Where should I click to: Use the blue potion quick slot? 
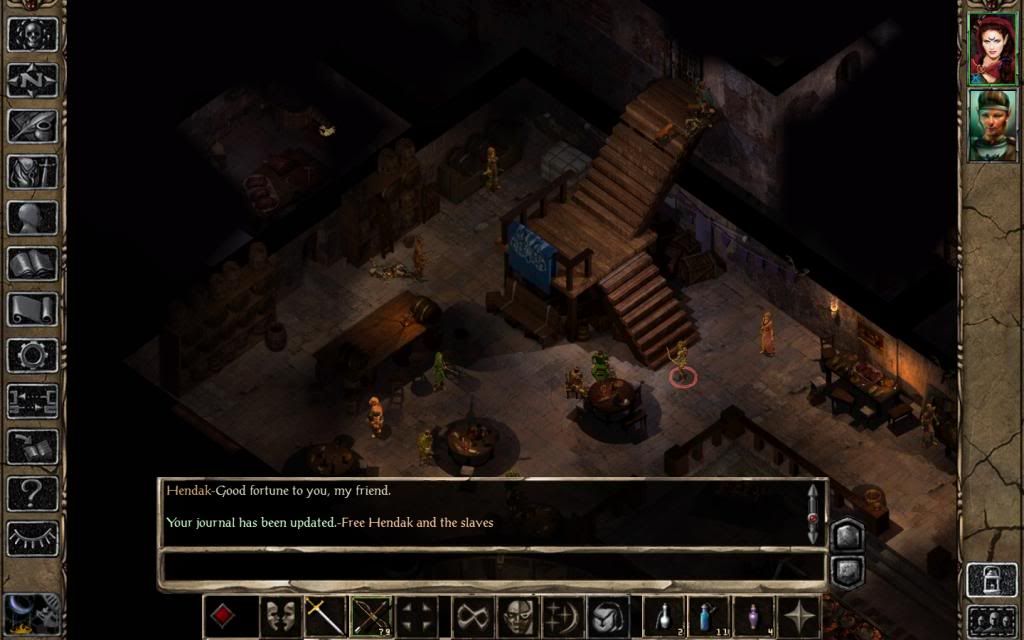(x=709, y=616)
